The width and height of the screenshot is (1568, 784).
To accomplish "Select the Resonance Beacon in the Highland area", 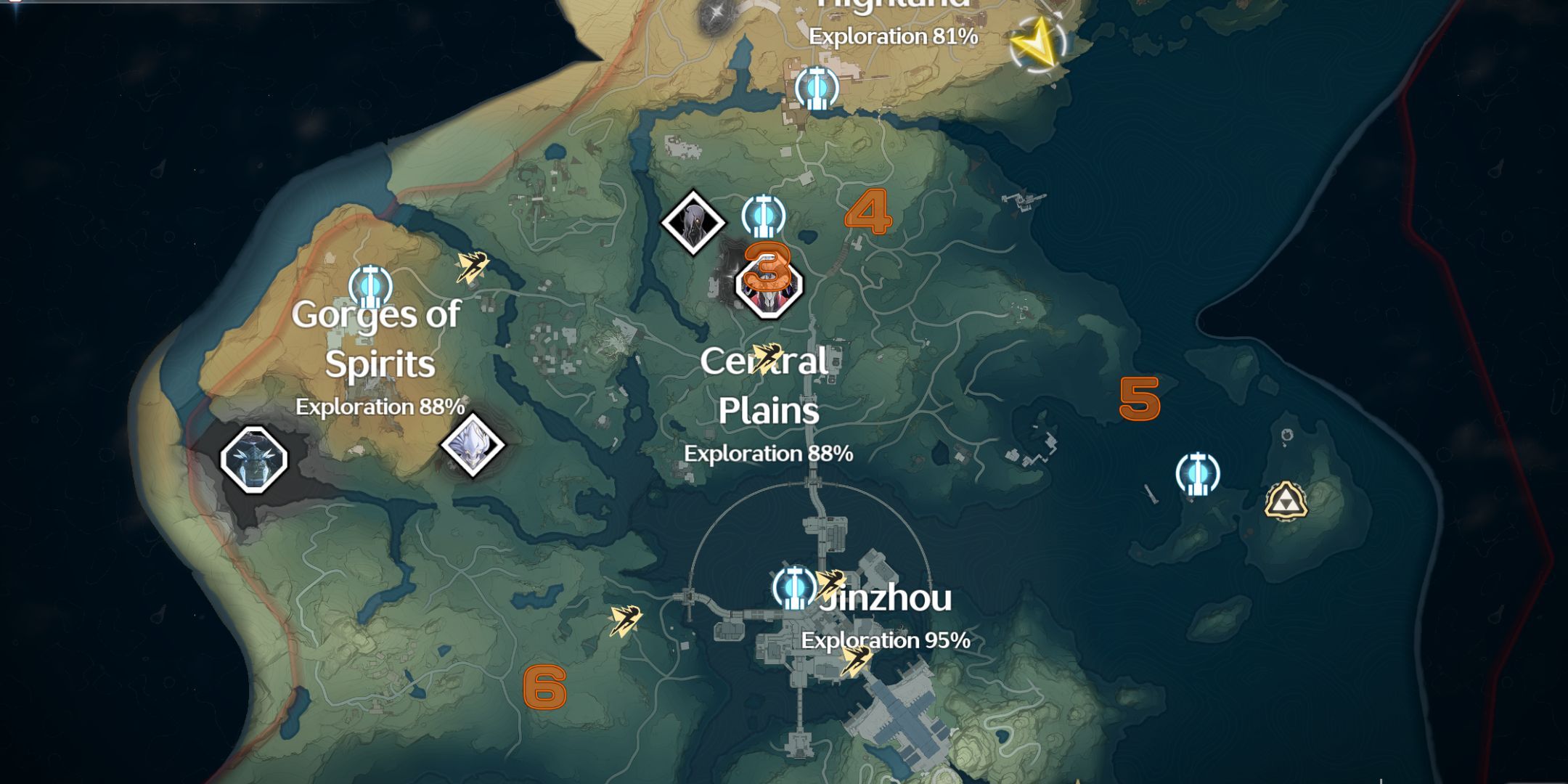I will 817,87.
